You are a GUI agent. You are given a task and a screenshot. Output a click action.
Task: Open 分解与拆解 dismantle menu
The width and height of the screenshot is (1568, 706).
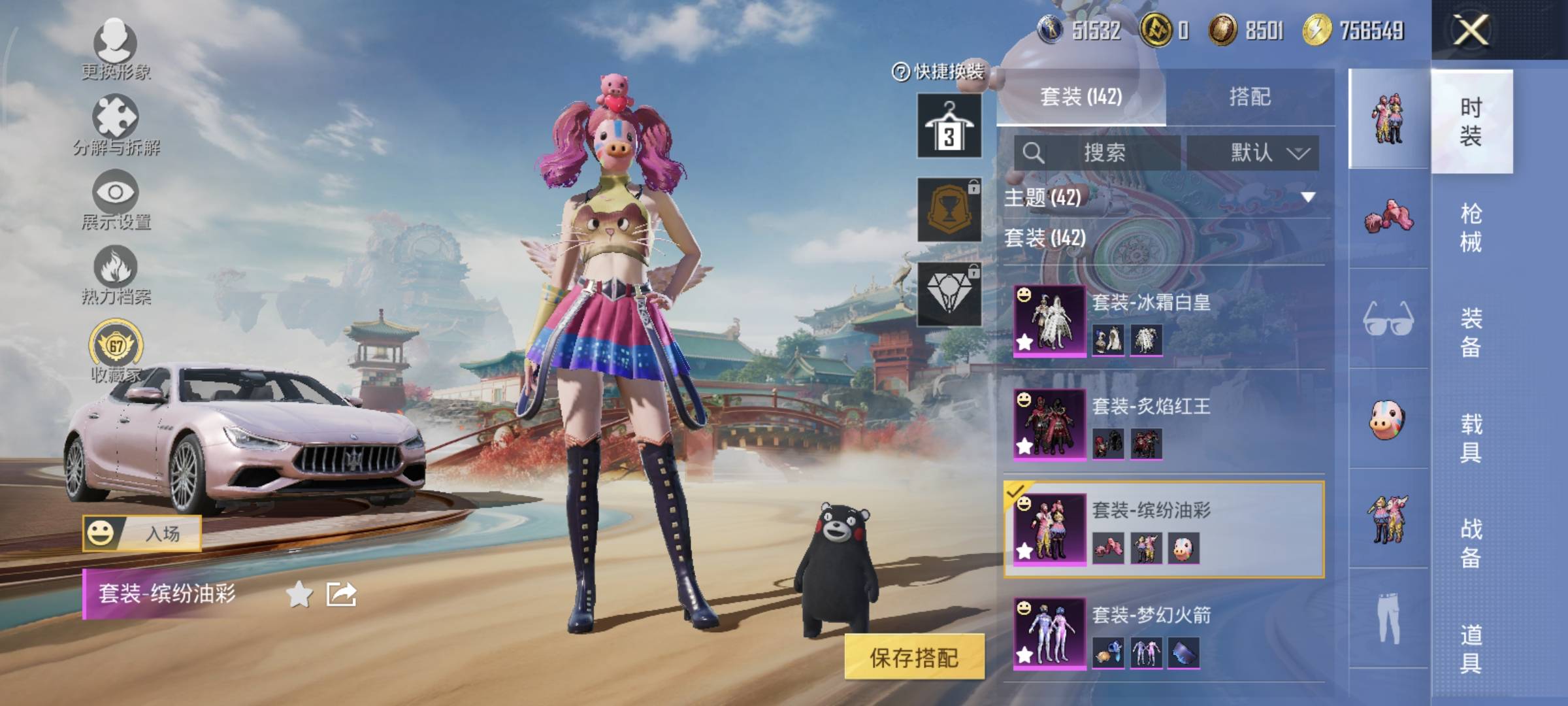coord(116,124)
